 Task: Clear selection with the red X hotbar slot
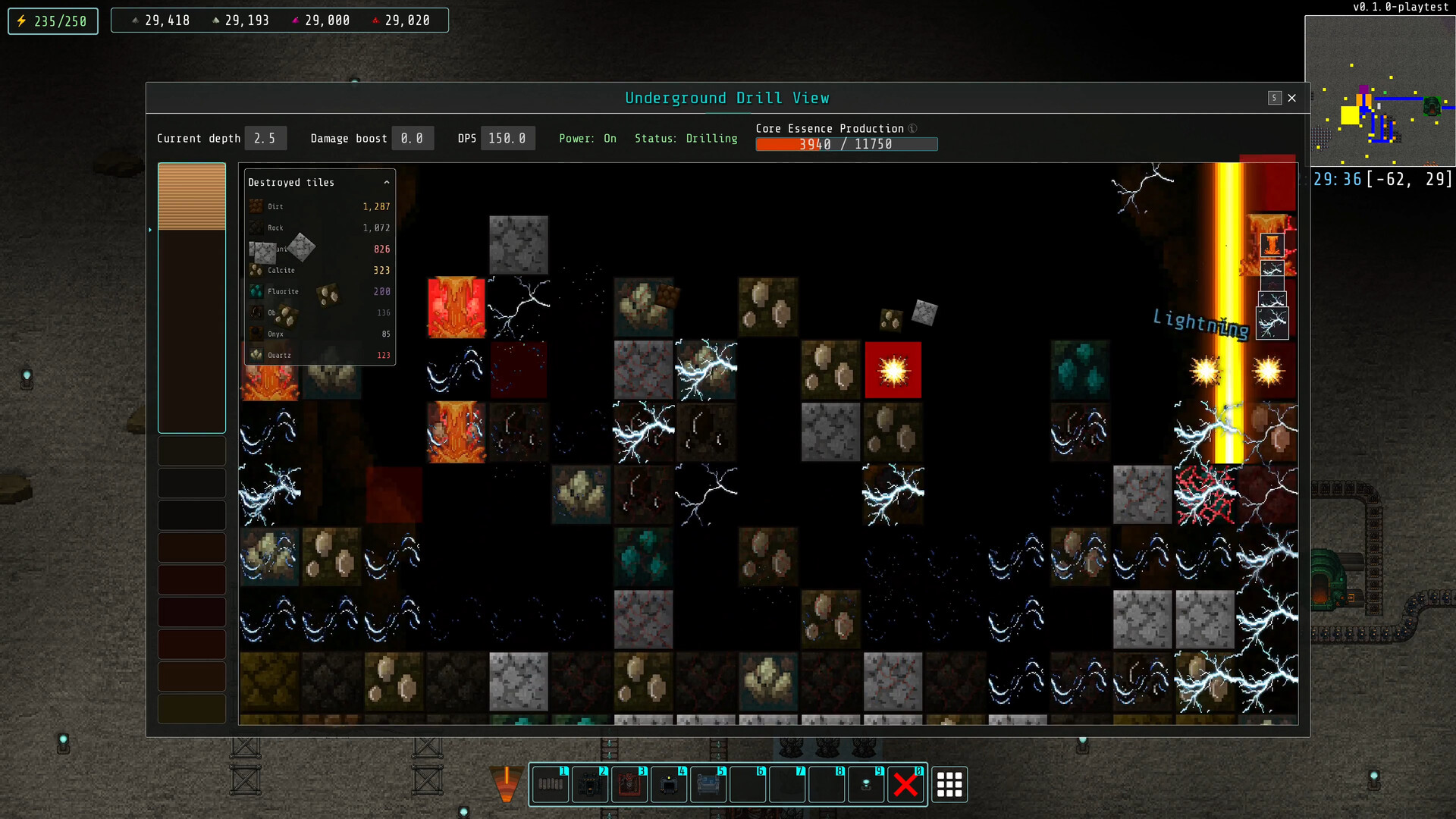click(907, 785)
